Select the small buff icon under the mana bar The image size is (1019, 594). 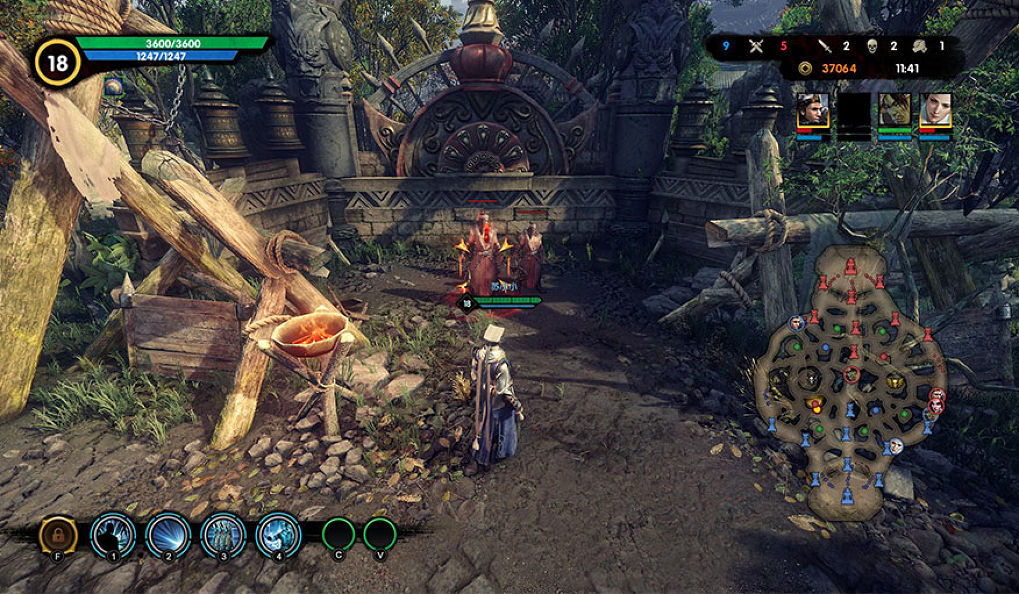click(x=113, y=88)
